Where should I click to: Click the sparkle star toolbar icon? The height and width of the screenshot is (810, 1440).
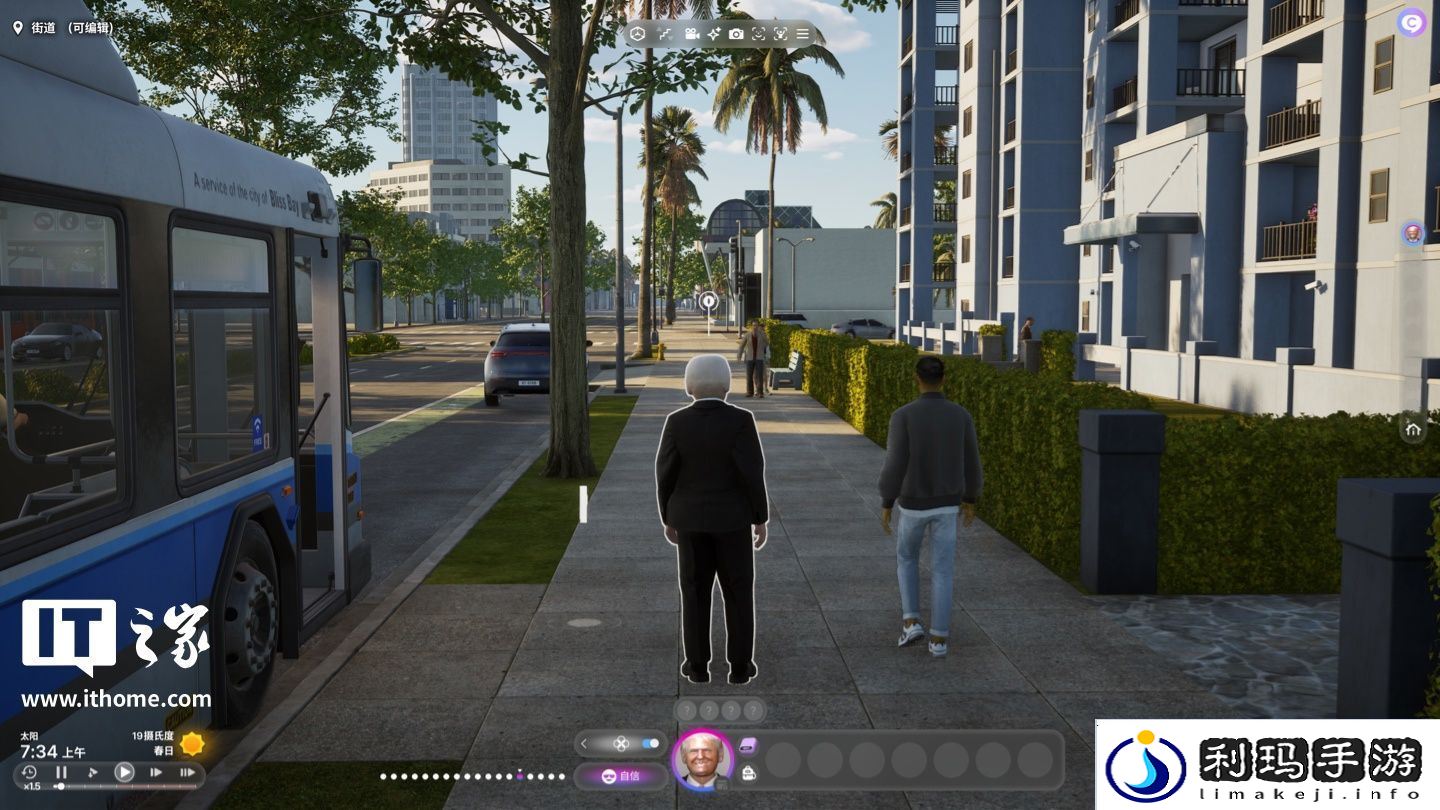coord(714,34)
